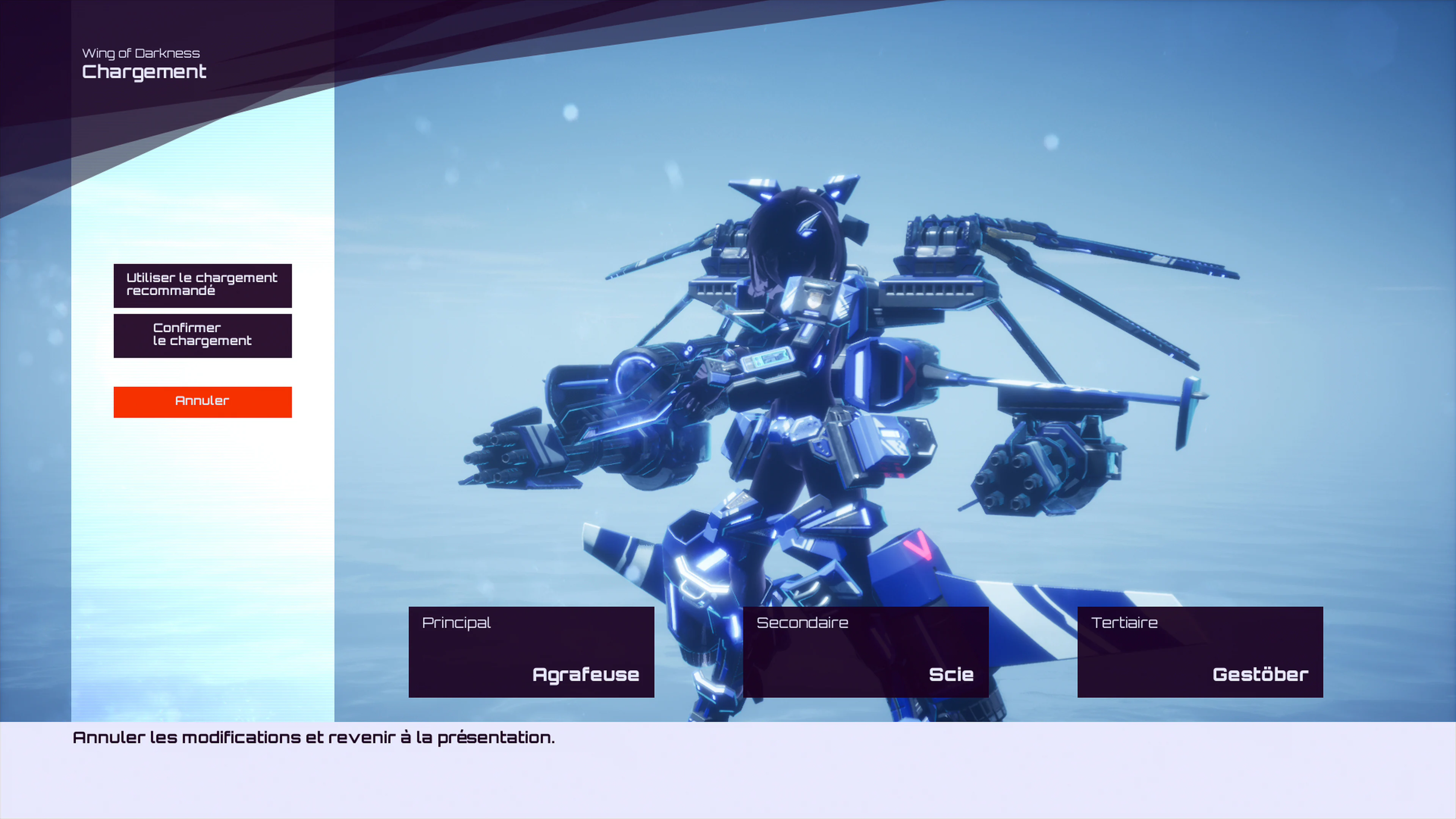The image size is (1456, 819).
Task: Click the "Chargement" screen title
Action: 144,71
